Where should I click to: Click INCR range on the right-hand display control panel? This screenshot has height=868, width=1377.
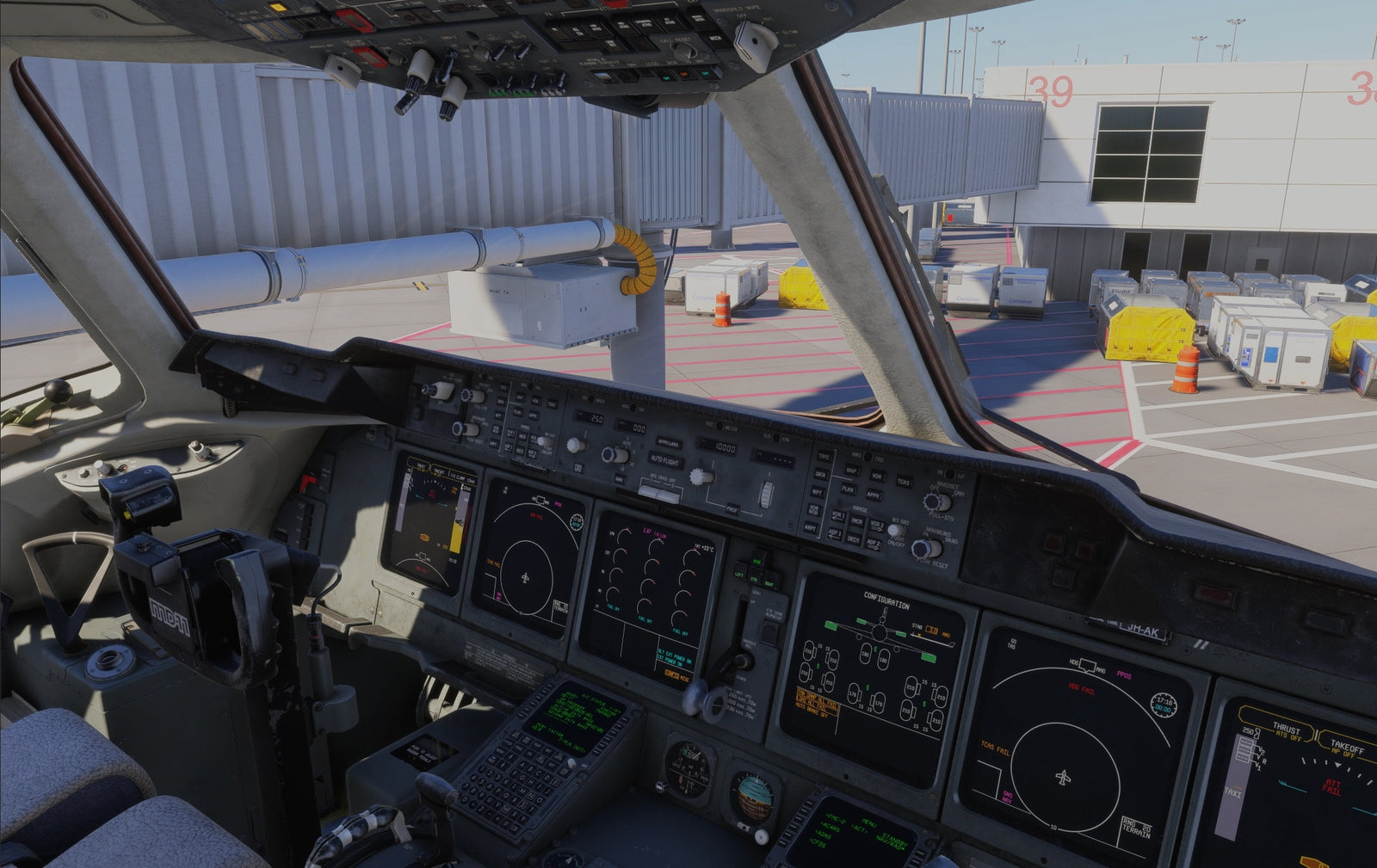tap(856, 521)
